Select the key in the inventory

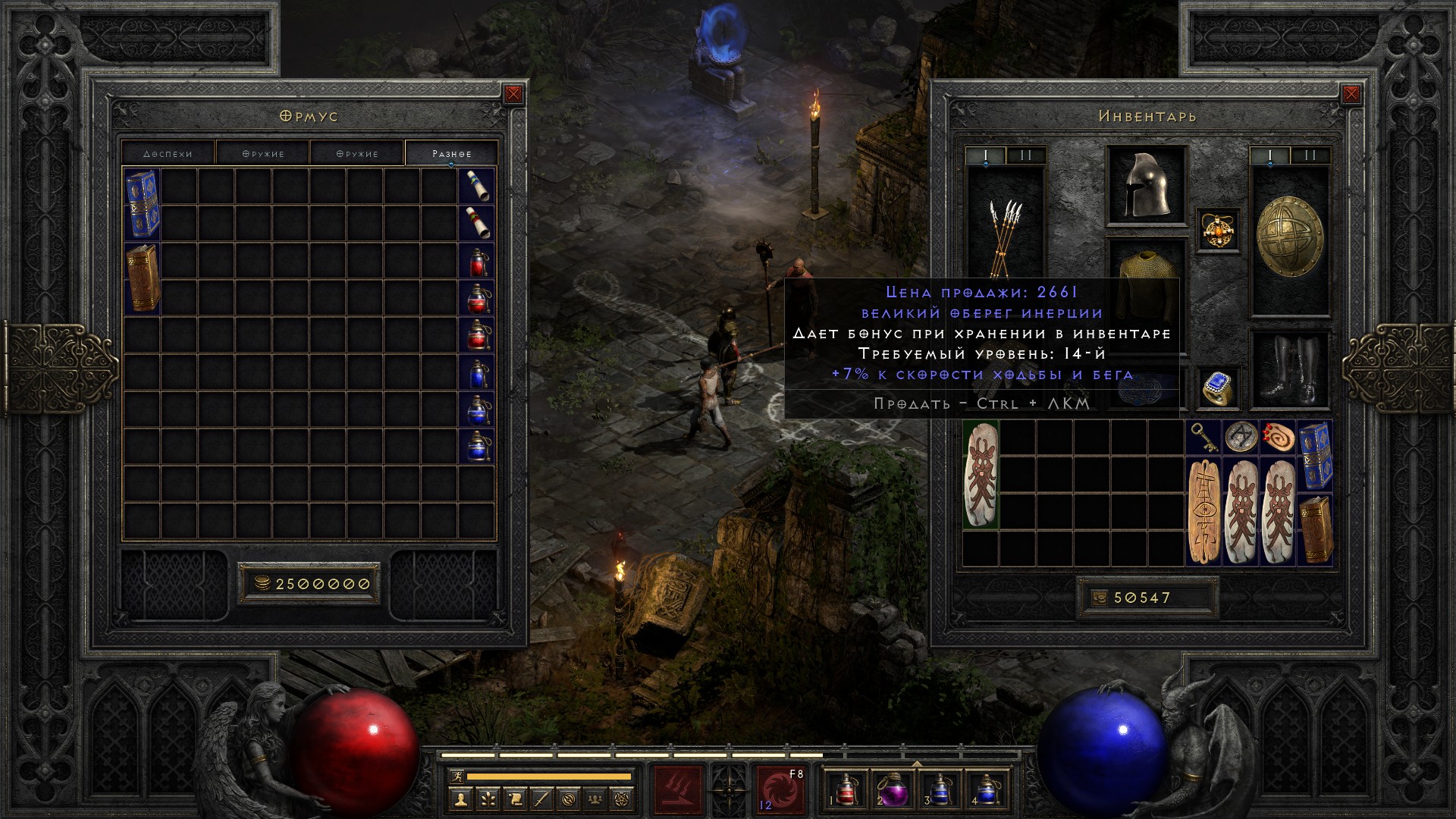coord(1204,438)
